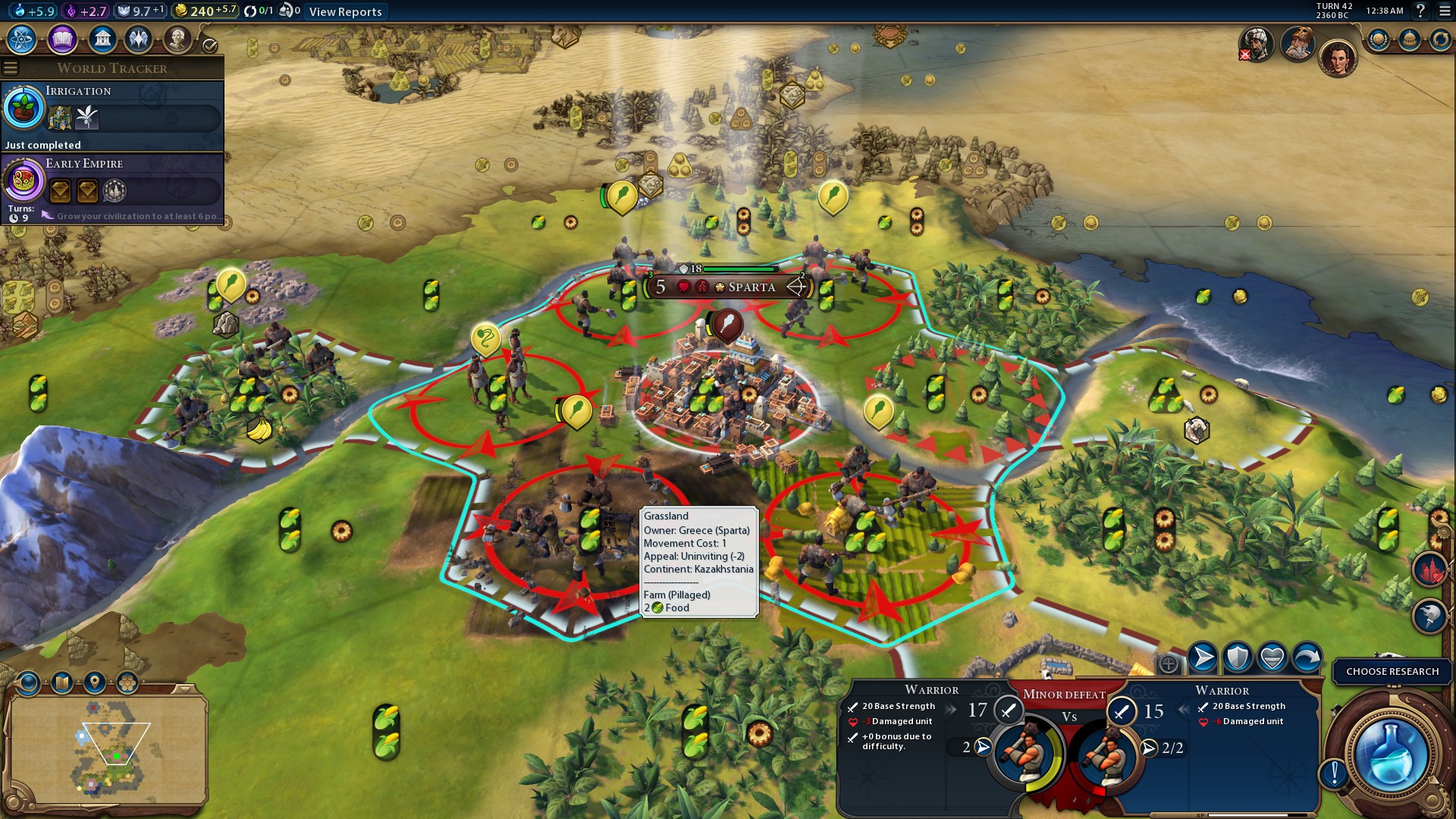Open the World Congress globe icon
Image resolution: width=1456 pixels, height=819 pixels.
click(x=1378, y=39)
